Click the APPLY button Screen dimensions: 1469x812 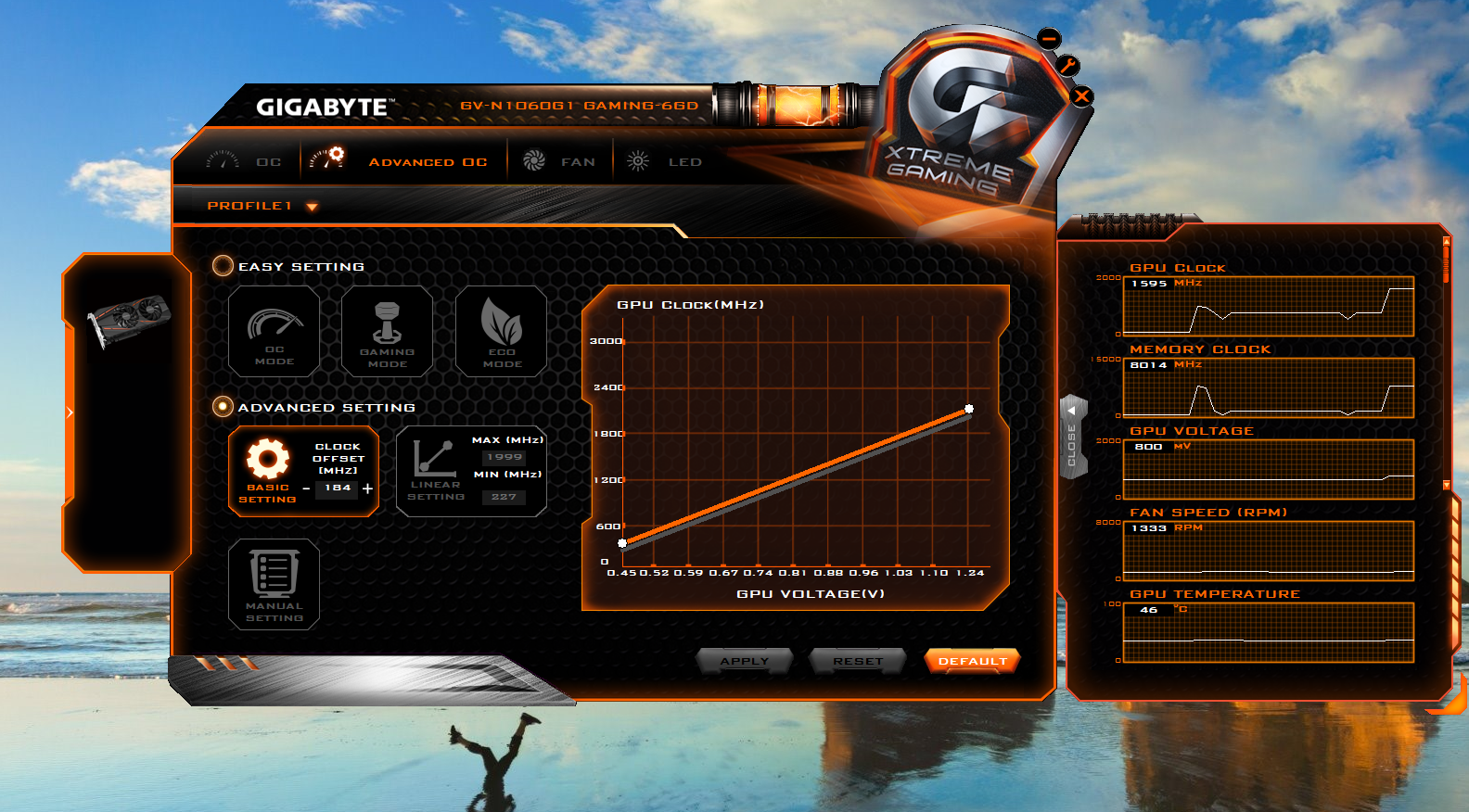coord(745,660)
